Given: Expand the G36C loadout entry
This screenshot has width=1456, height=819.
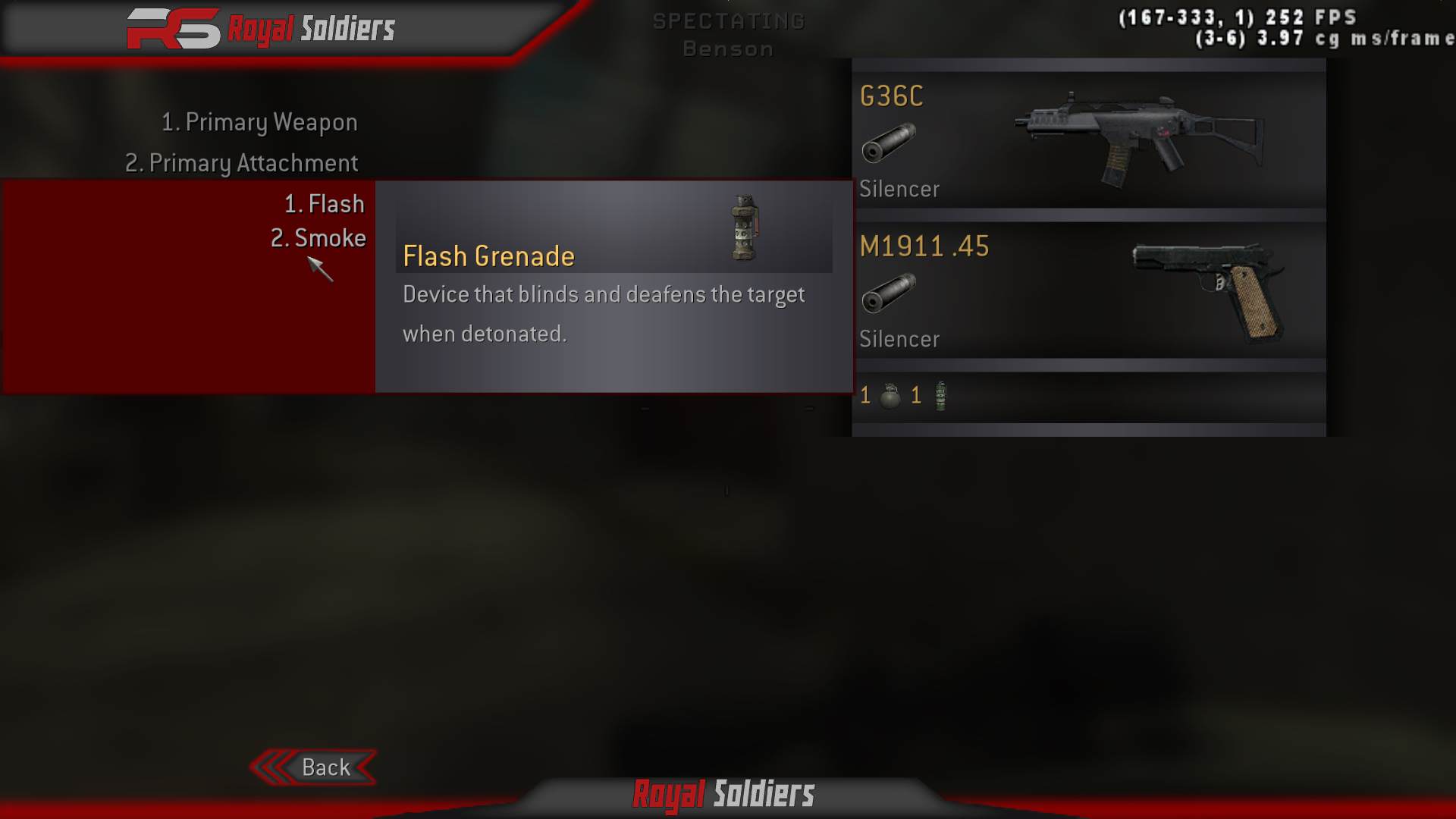Looking at the screenshot, I should pyautogui.click(x=1088, y=136).
